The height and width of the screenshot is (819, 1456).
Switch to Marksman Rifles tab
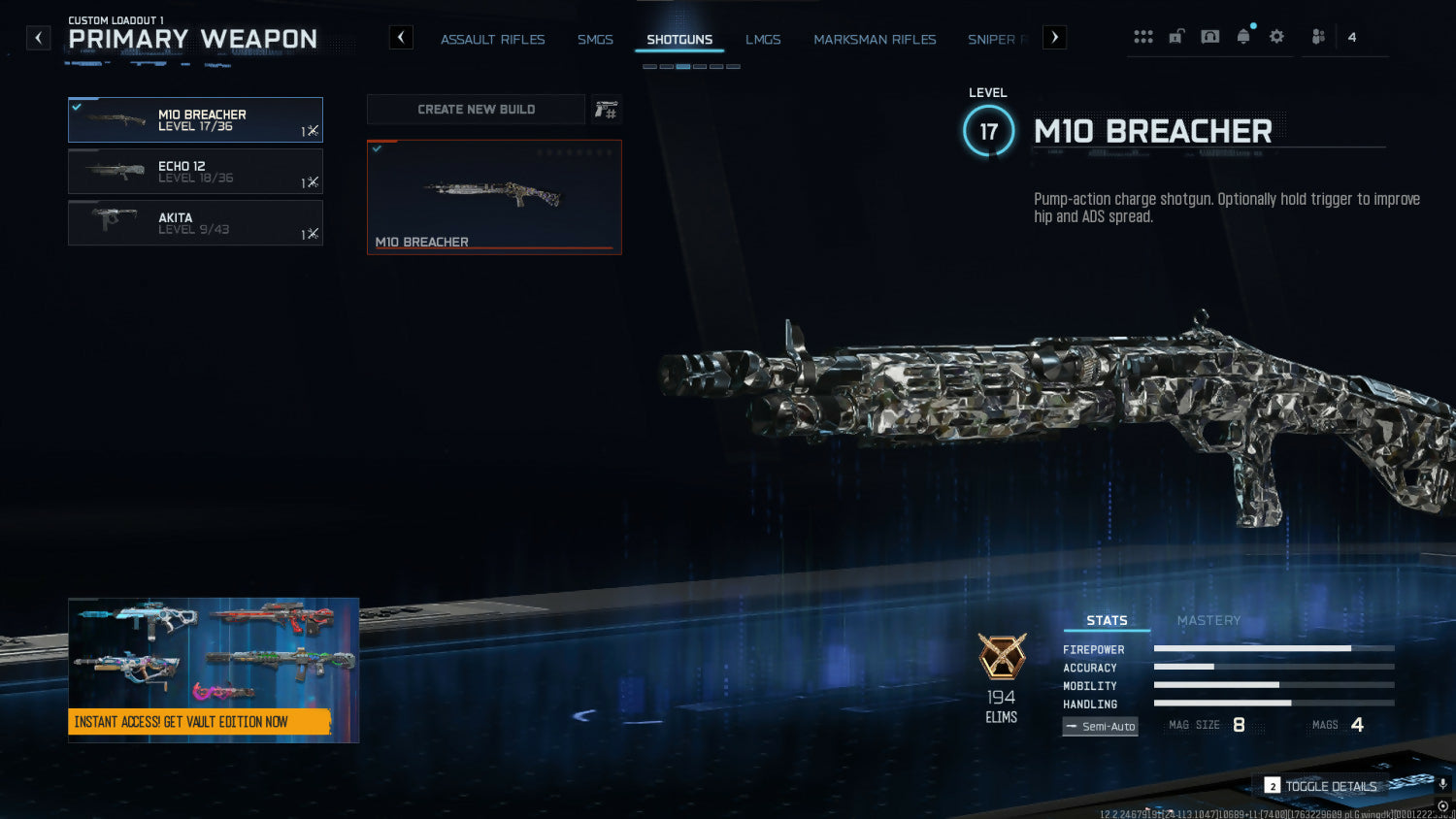pos(875,40)
